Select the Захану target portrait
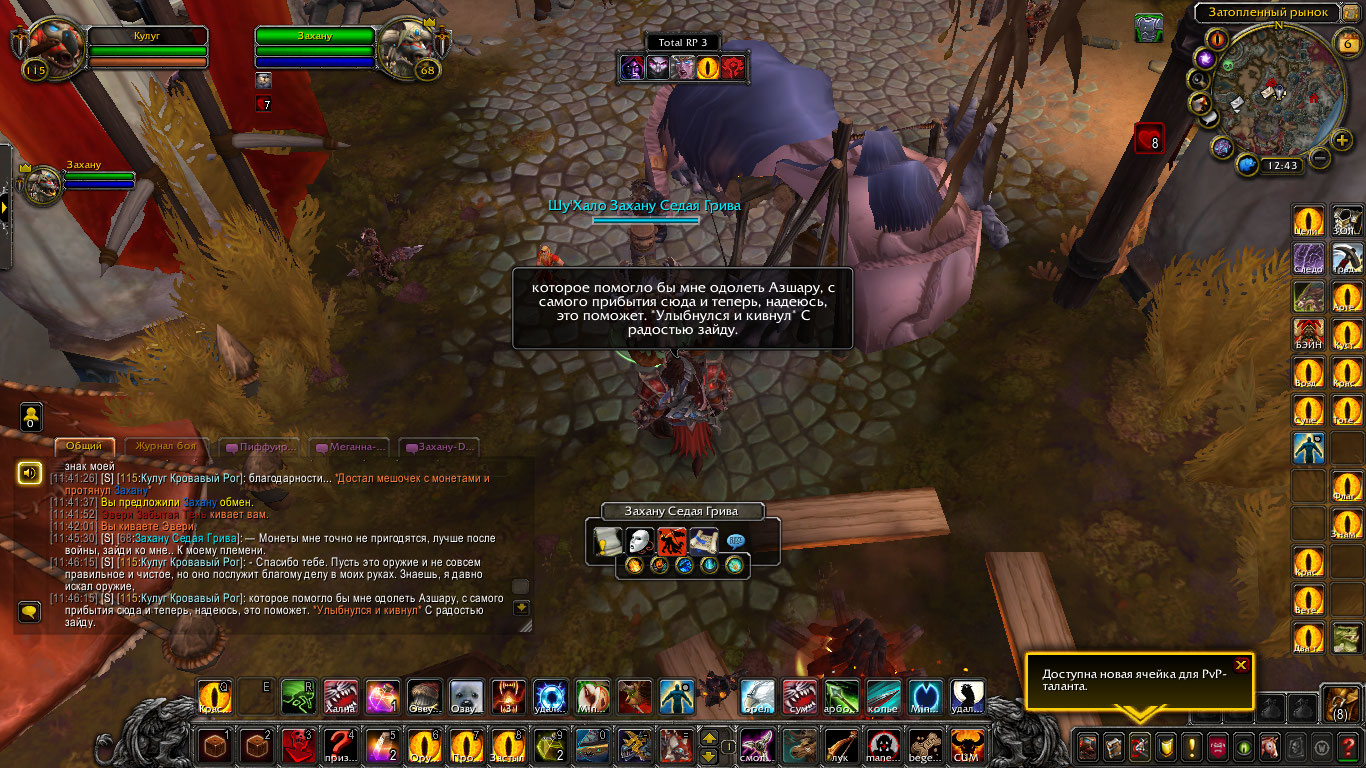 point(408,46)
